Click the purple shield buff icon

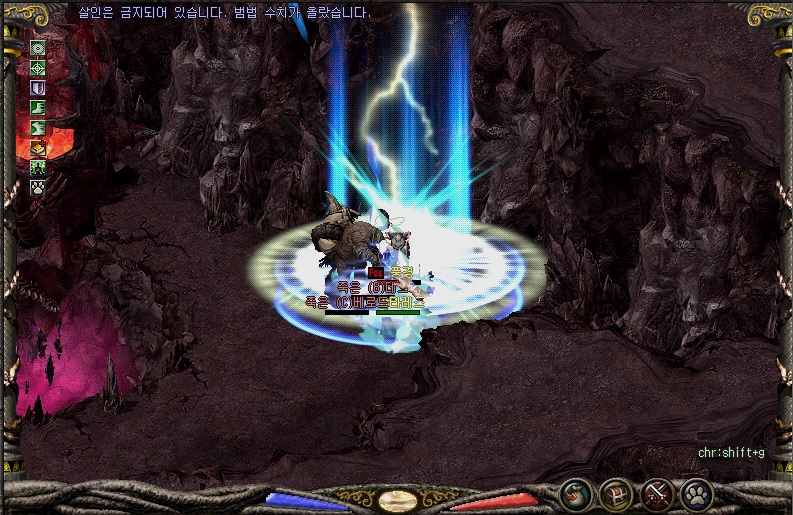click(39, 88)
